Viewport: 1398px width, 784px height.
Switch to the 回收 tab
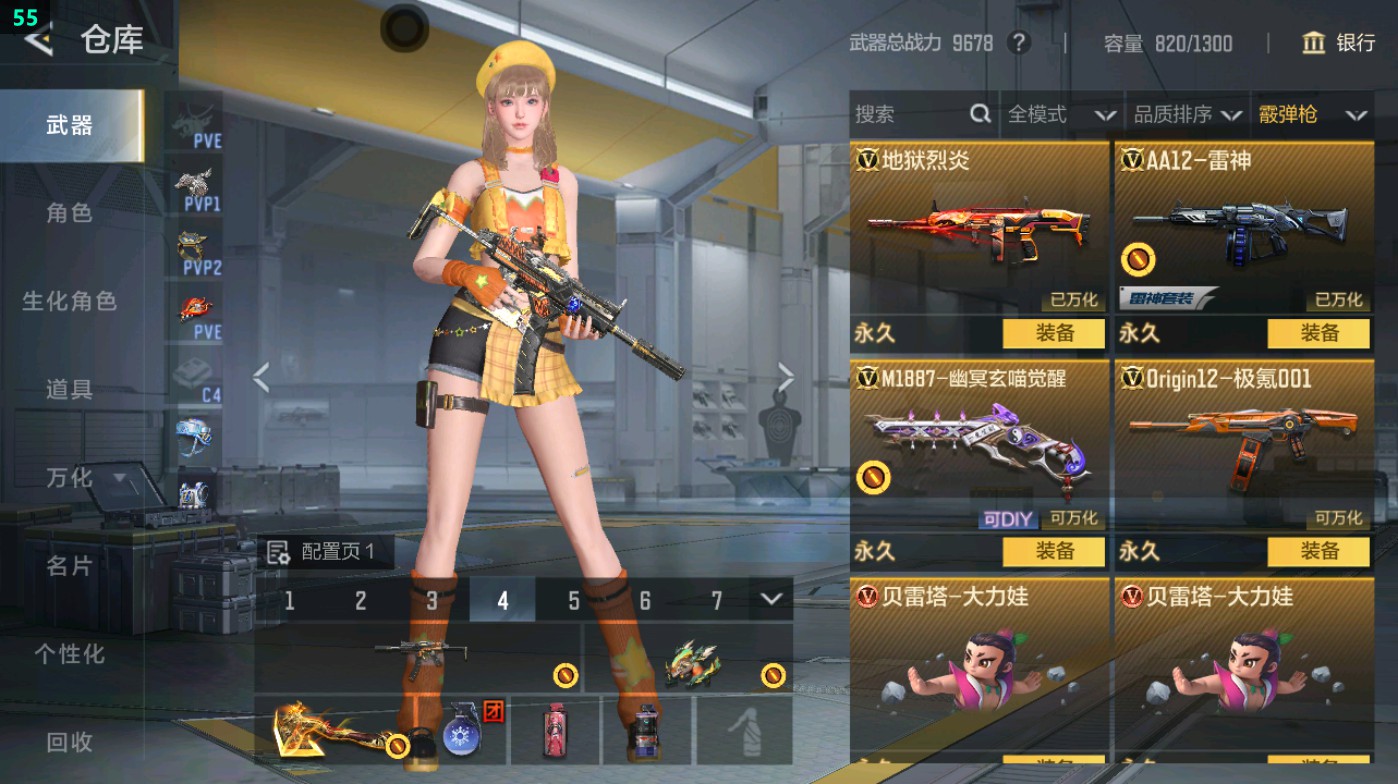70,742
